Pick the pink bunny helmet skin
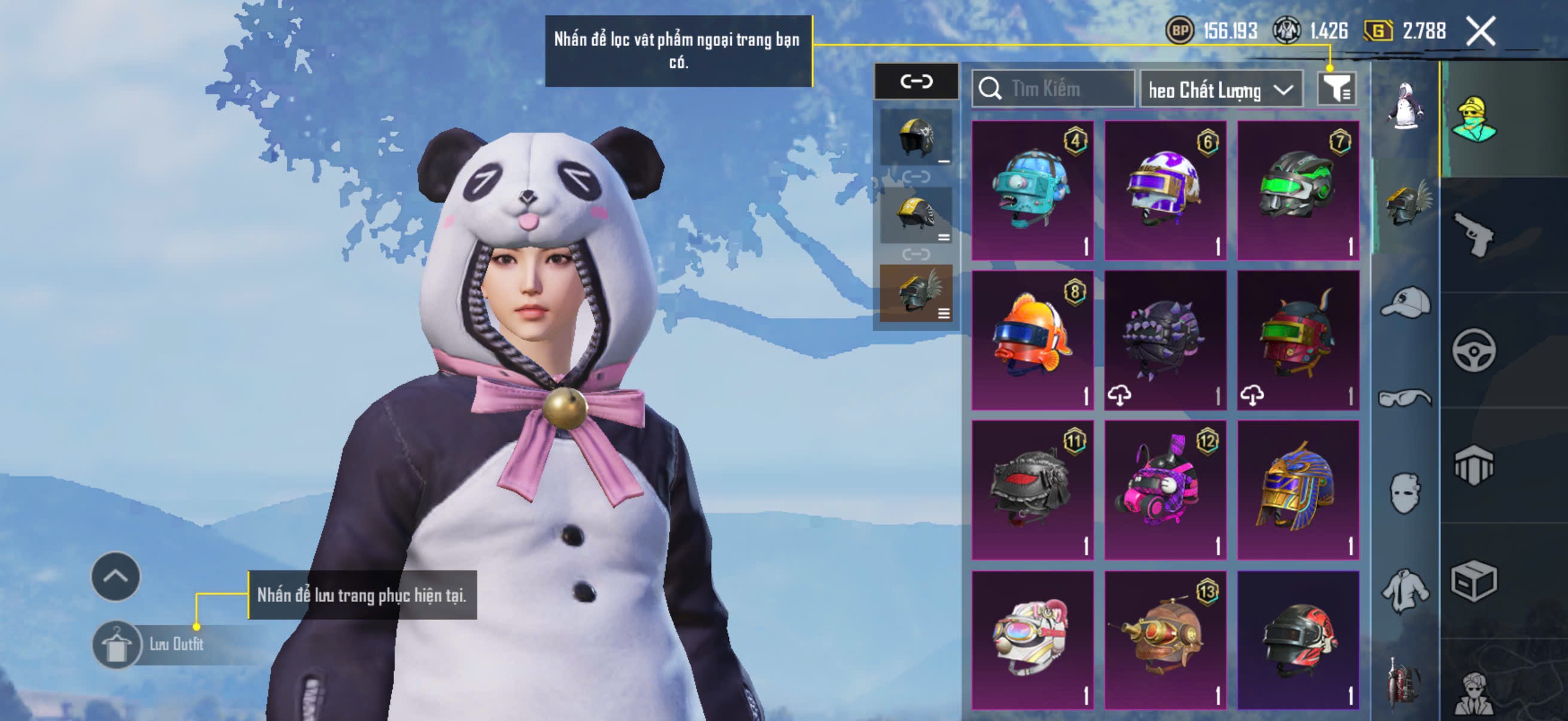Viewport: 1568px width, 721px height. pos(1165,490)
